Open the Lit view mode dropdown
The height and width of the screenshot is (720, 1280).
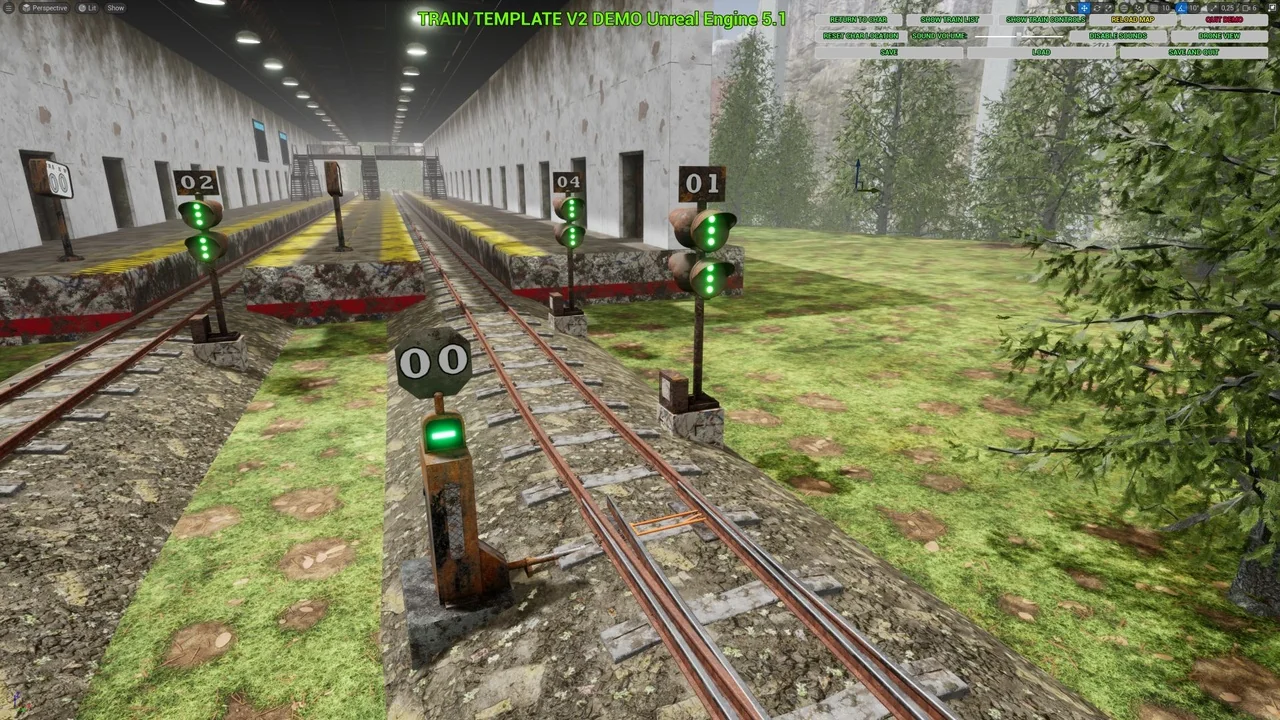pos(88,7)
